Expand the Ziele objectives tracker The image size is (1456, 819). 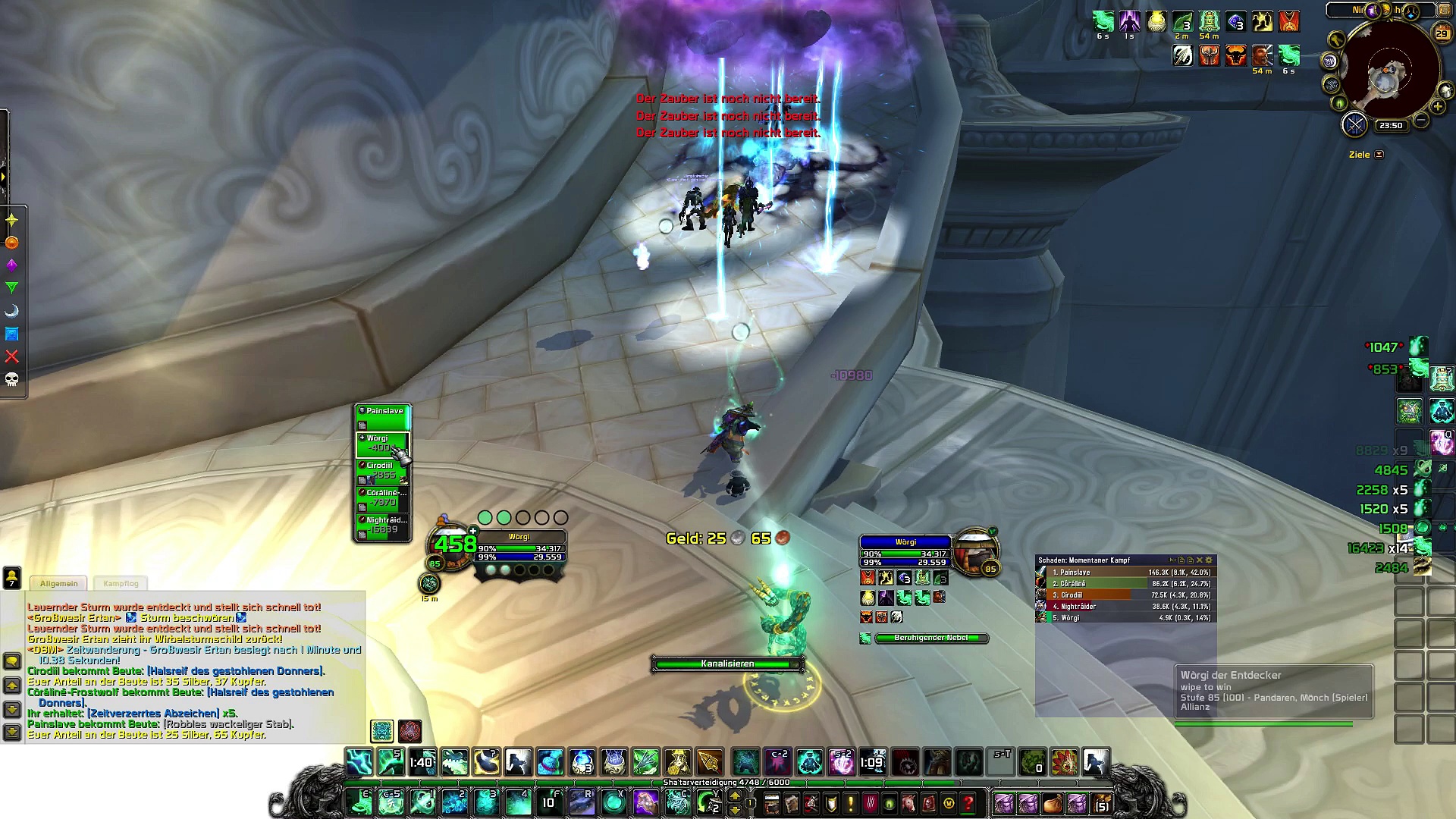coord(1379,155)
